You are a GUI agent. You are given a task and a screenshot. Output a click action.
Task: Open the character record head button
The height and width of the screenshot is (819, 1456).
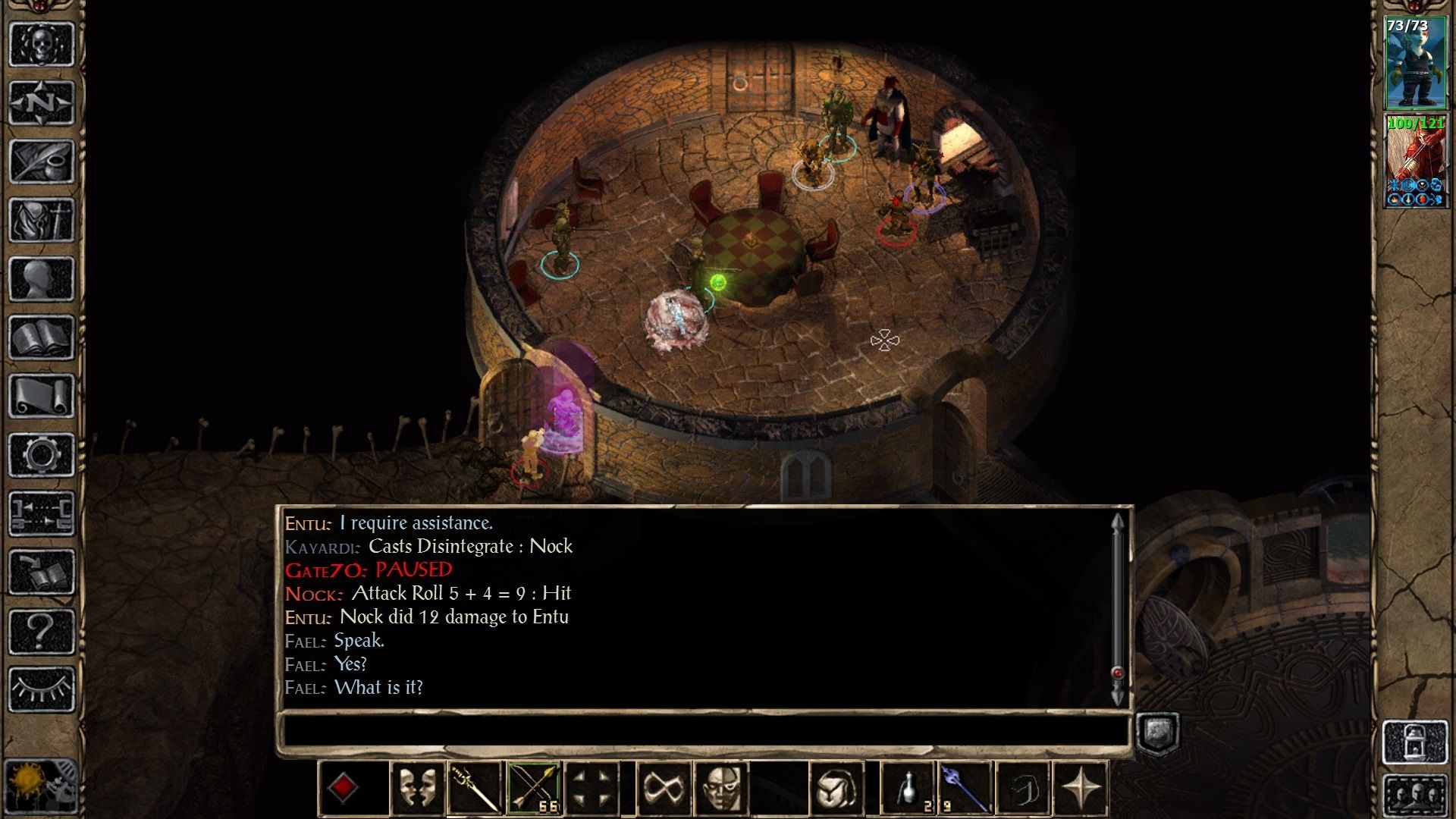[41, 280]
